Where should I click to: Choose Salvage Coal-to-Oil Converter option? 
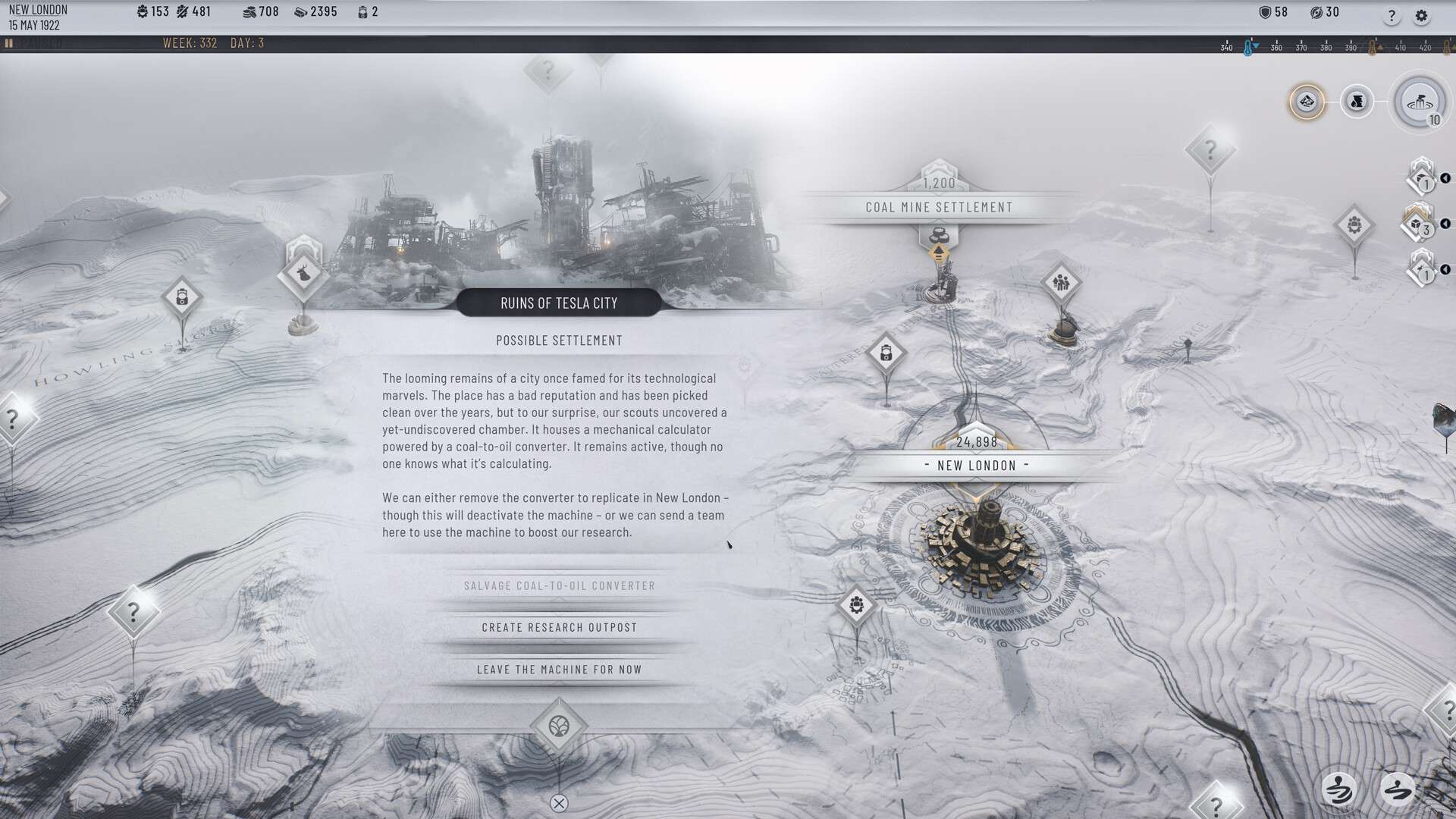click(x=559, y=586)
